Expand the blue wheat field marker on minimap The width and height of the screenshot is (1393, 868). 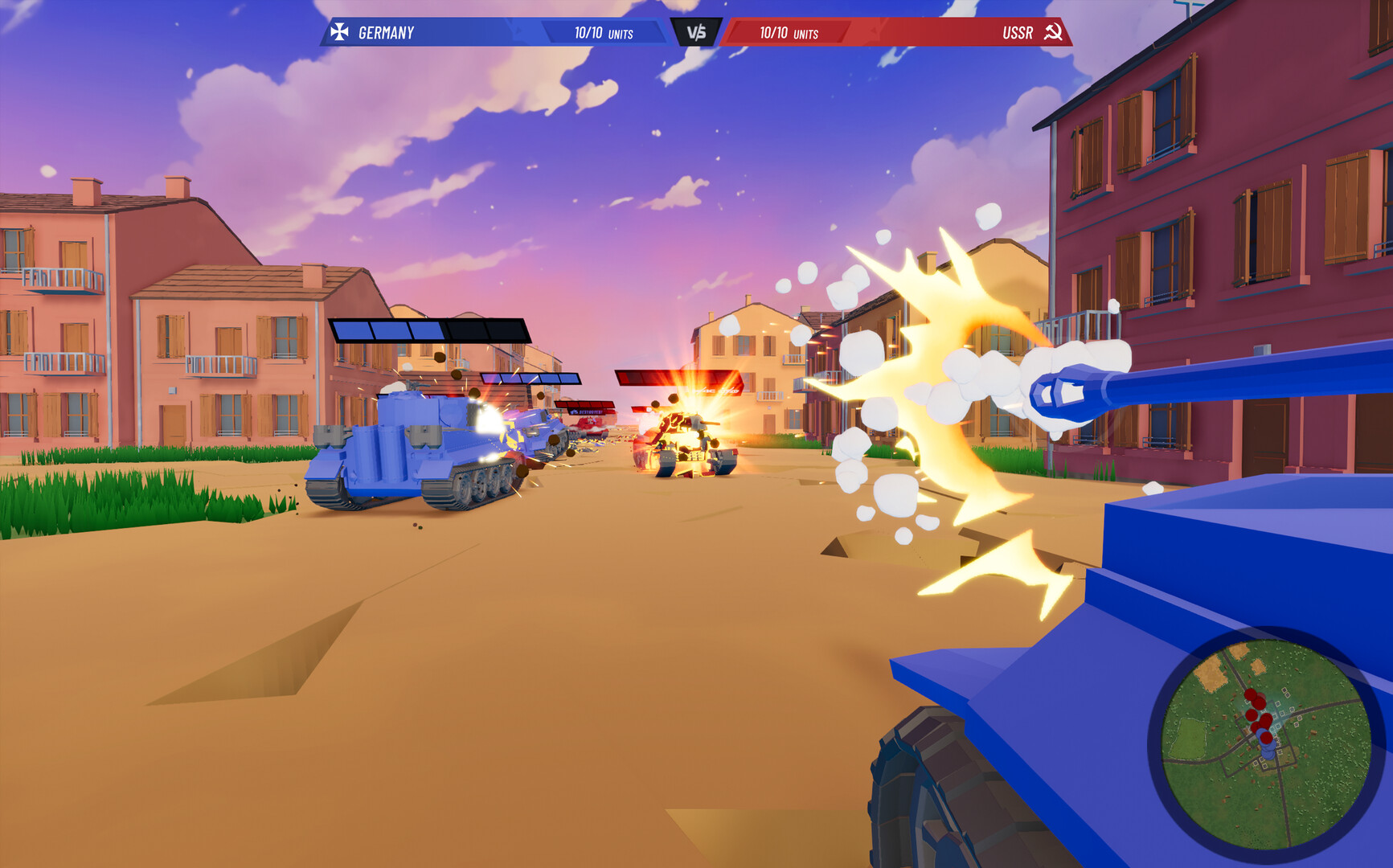pyautogui.click(x=1210, y=674)
